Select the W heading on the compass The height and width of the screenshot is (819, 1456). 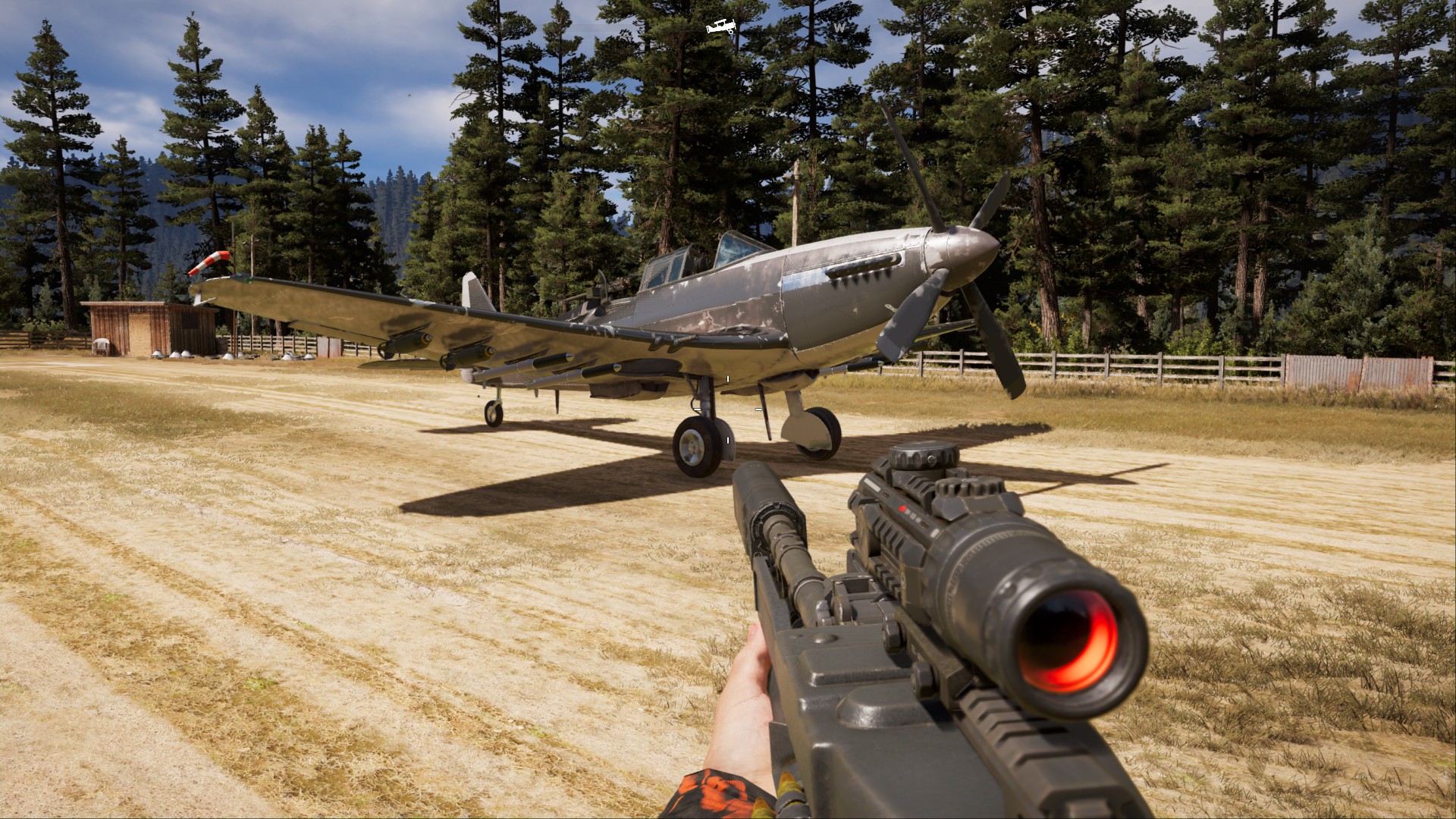coord(839,27)
